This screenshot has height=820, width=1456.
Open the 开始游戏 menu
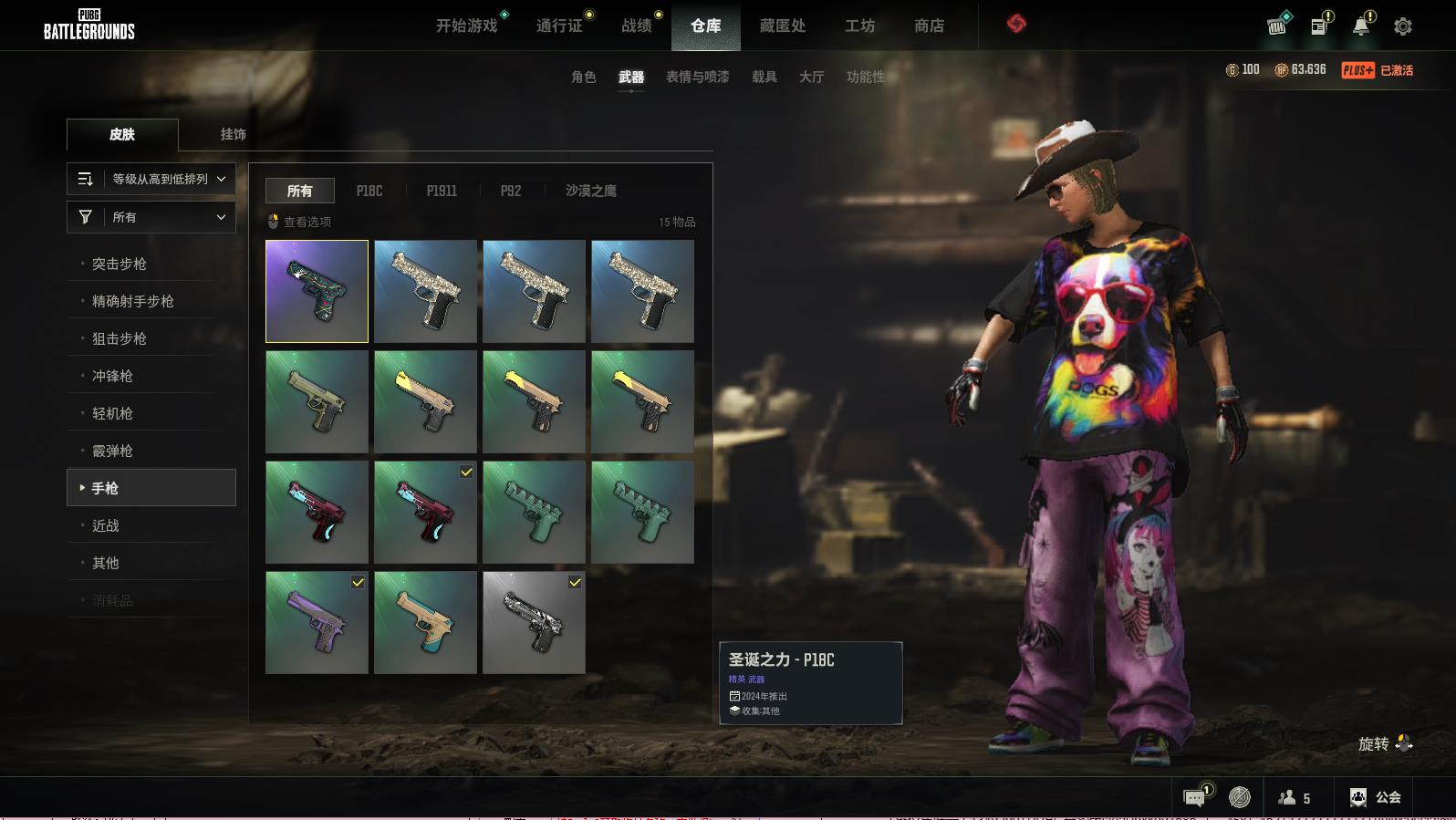(x=466, y=26)
